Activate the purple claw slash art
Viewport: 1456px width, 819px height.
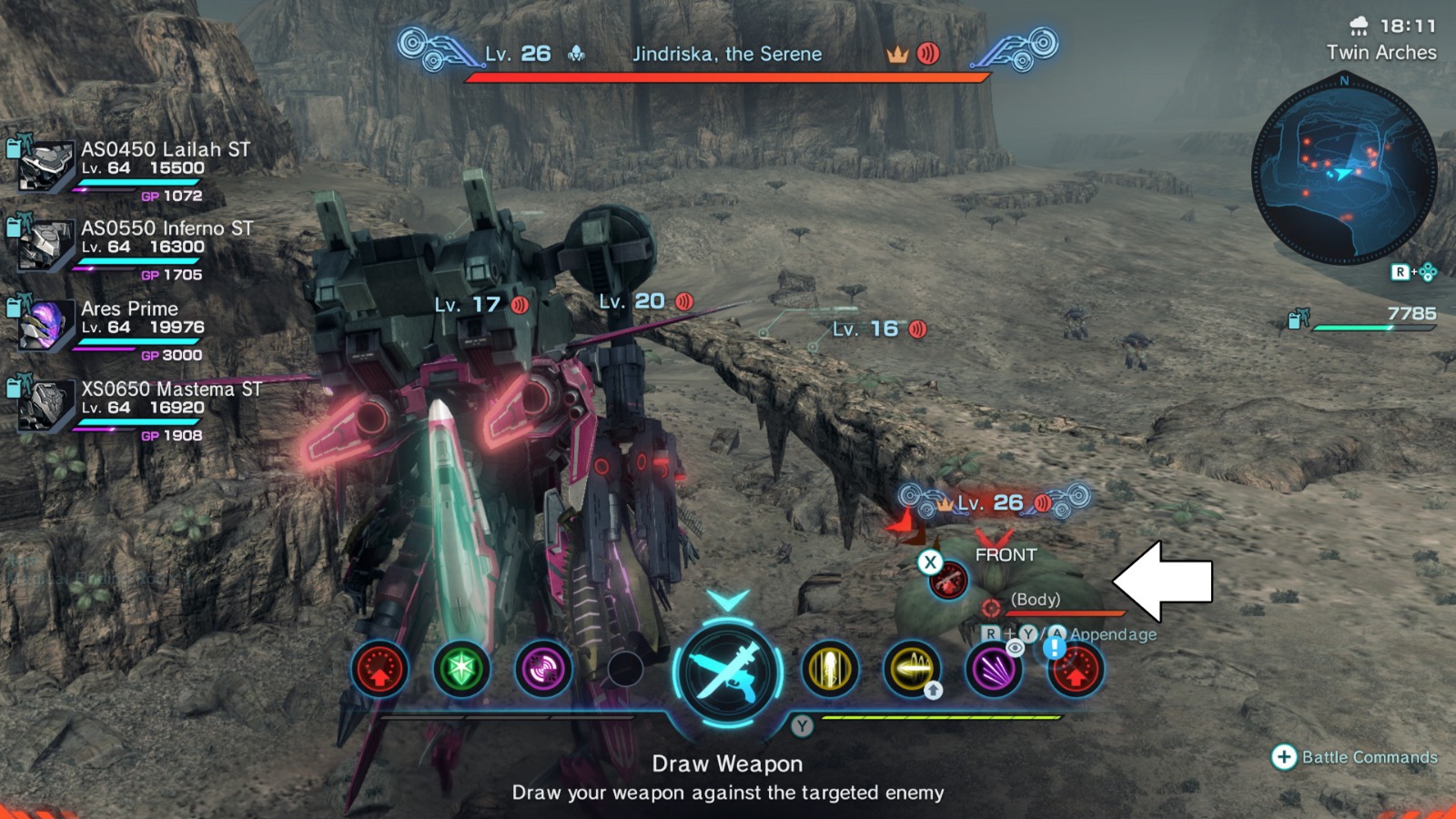coord(993,670)
